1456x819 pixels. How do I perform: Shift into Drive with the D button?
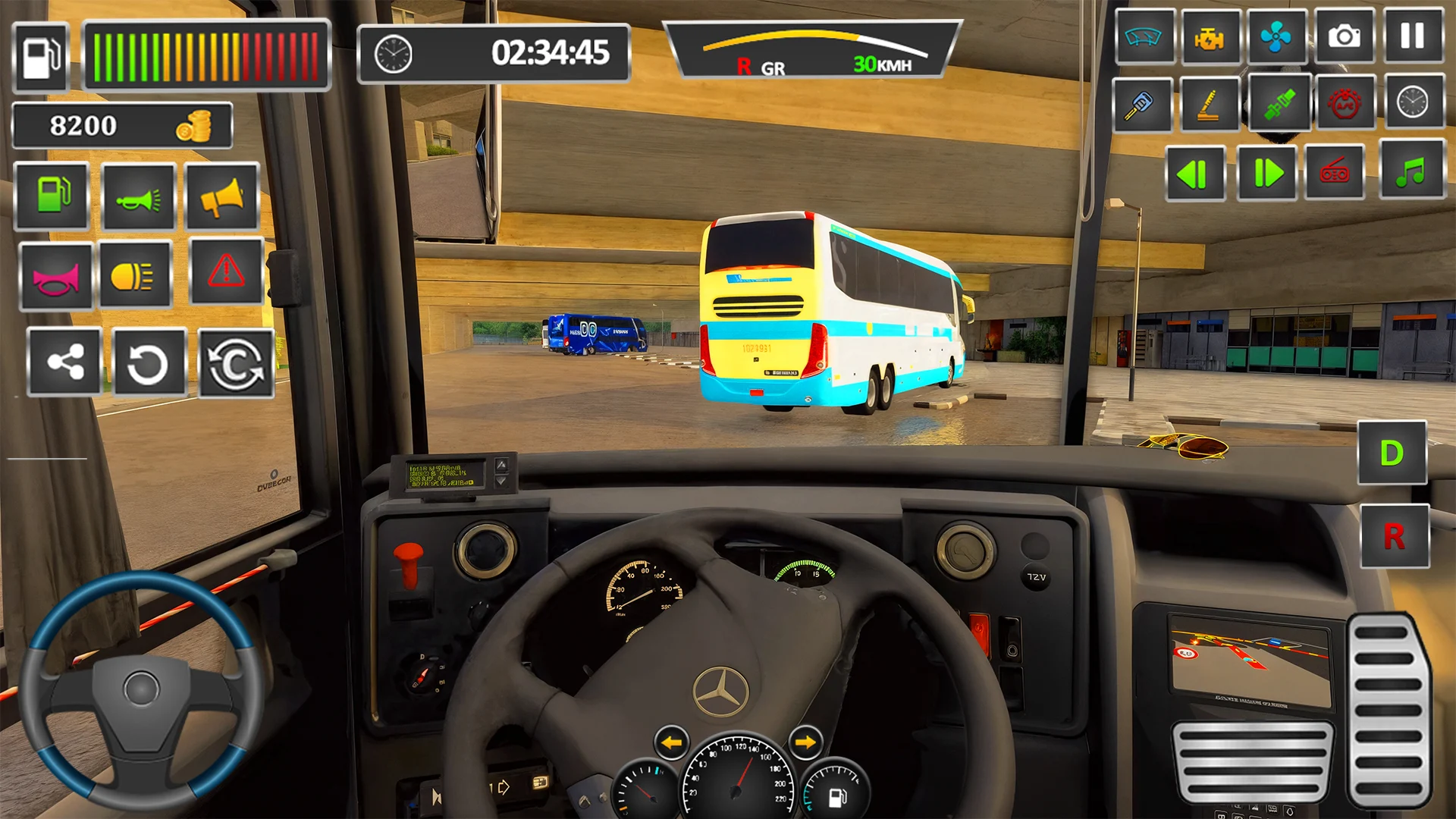pyautogui.click(x=1392, y=453)
